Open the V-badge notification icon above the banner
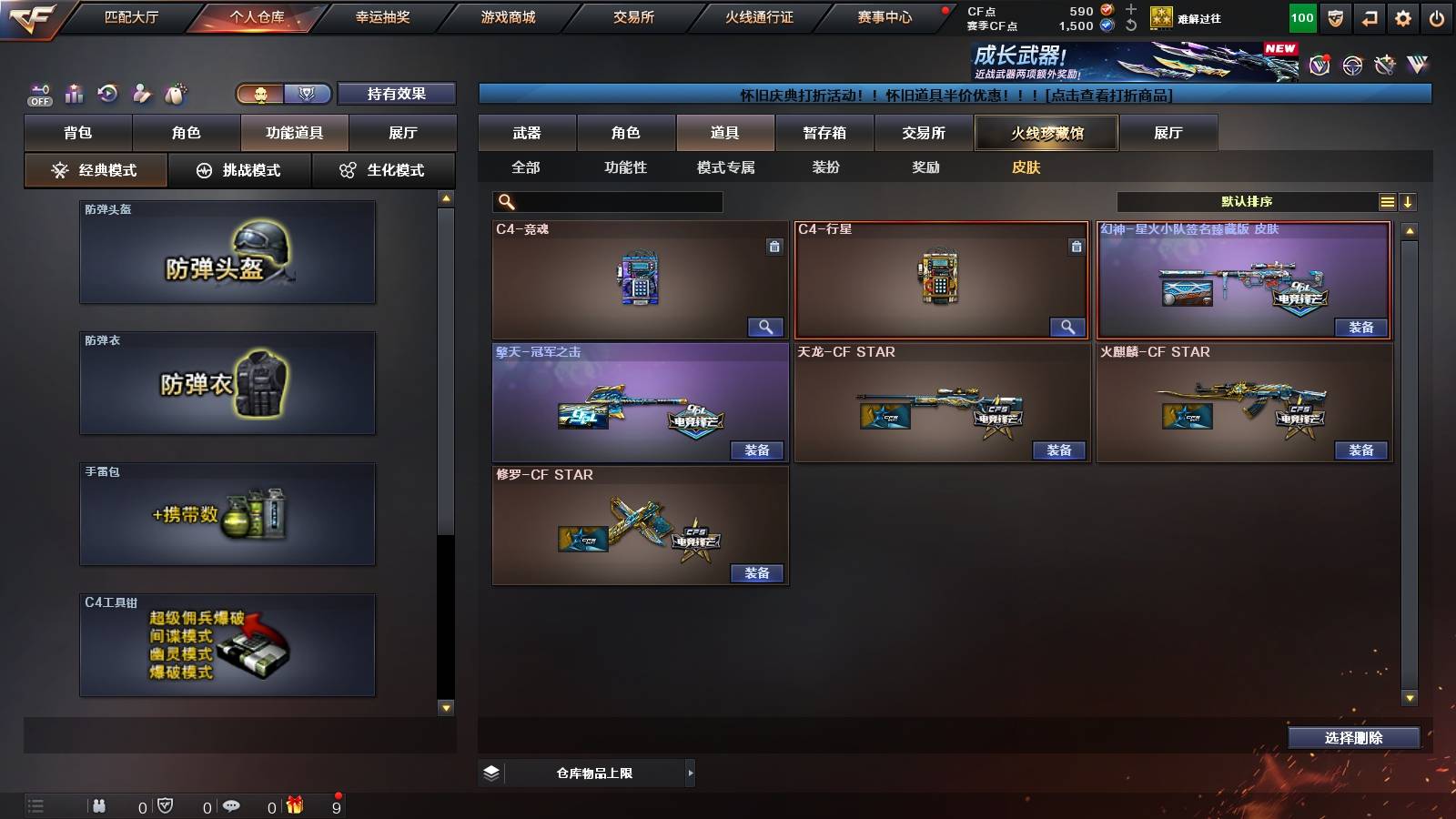The width and height of the screenshot is (1456, 819). tap(1319, 66)
